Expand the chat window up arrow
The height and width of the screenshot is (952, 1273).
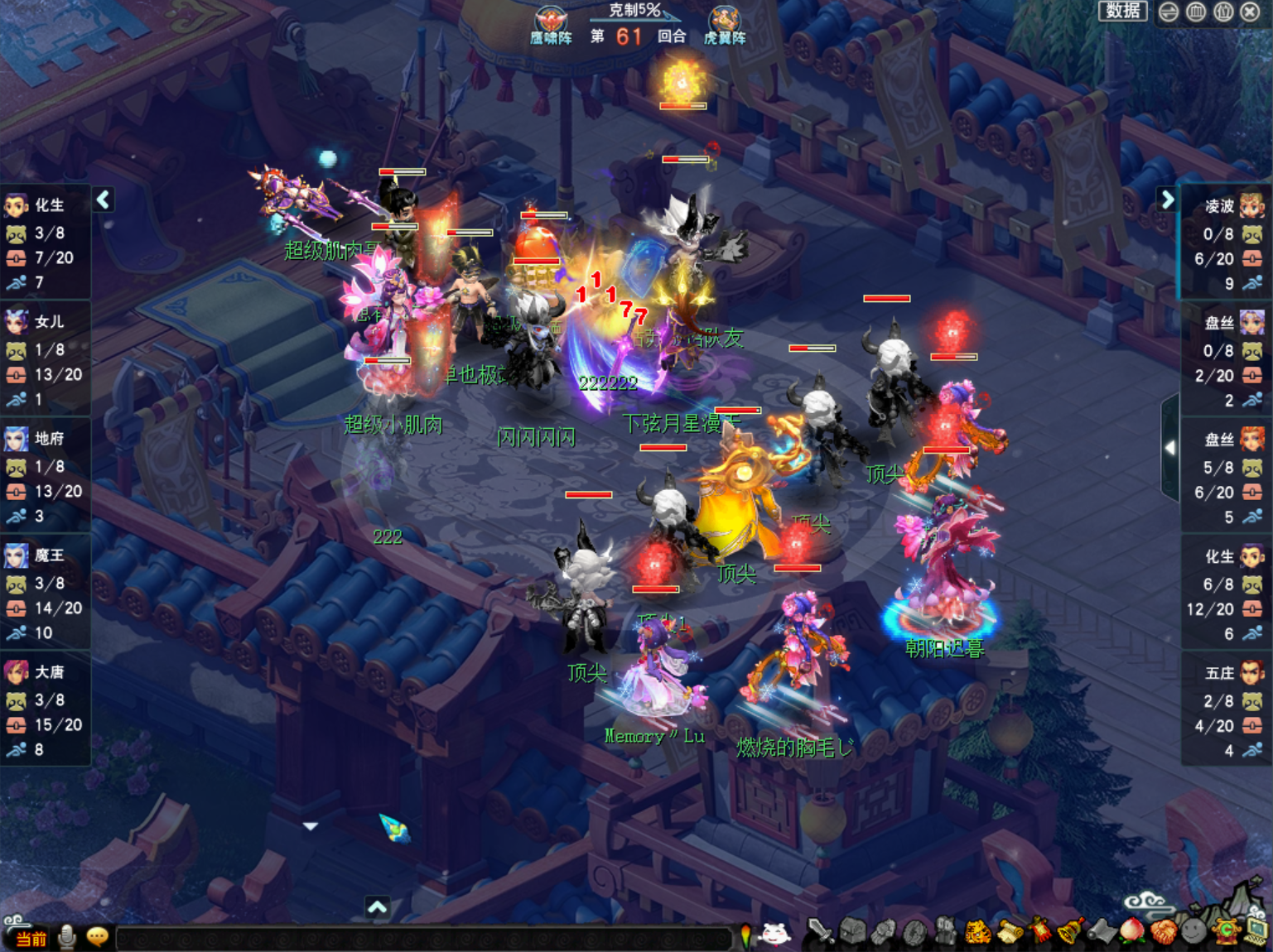(377, 907)
